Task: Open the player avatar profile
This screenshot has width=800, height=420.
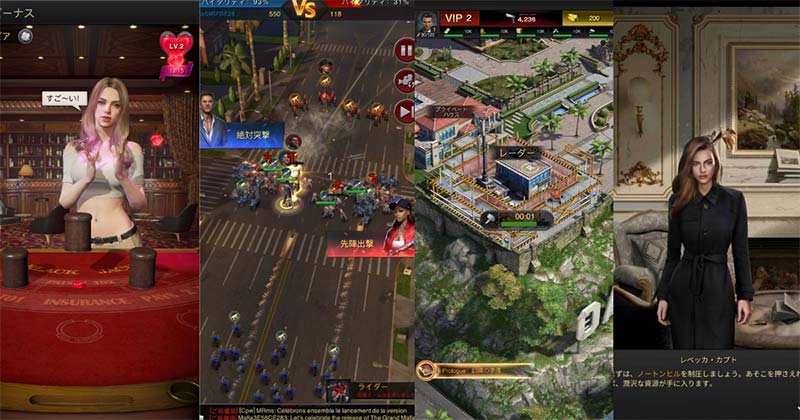Action: point(428,20)
